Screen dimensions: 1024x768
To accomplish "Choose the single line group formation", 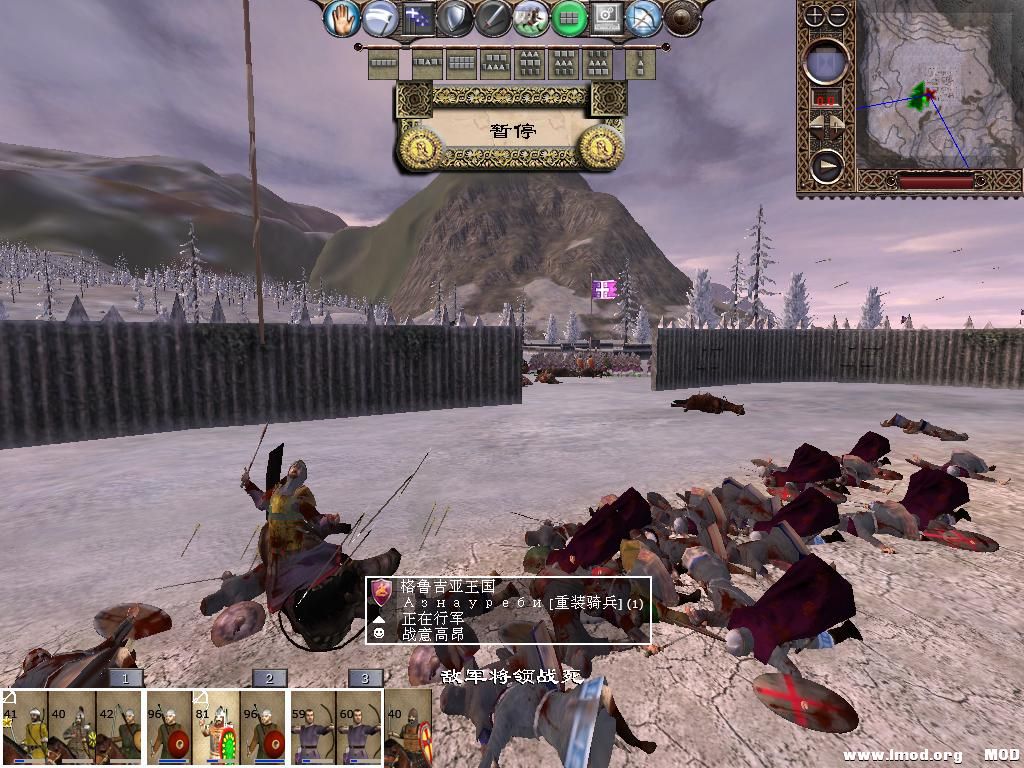I will tap(384, 64).
